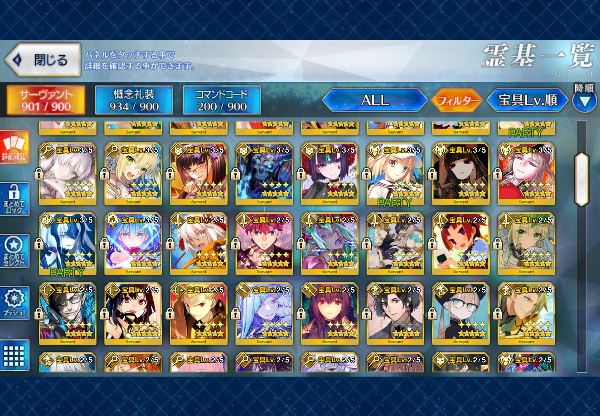
Task: Select the glasses-wearing man with dark hat card
Action: 461,311
